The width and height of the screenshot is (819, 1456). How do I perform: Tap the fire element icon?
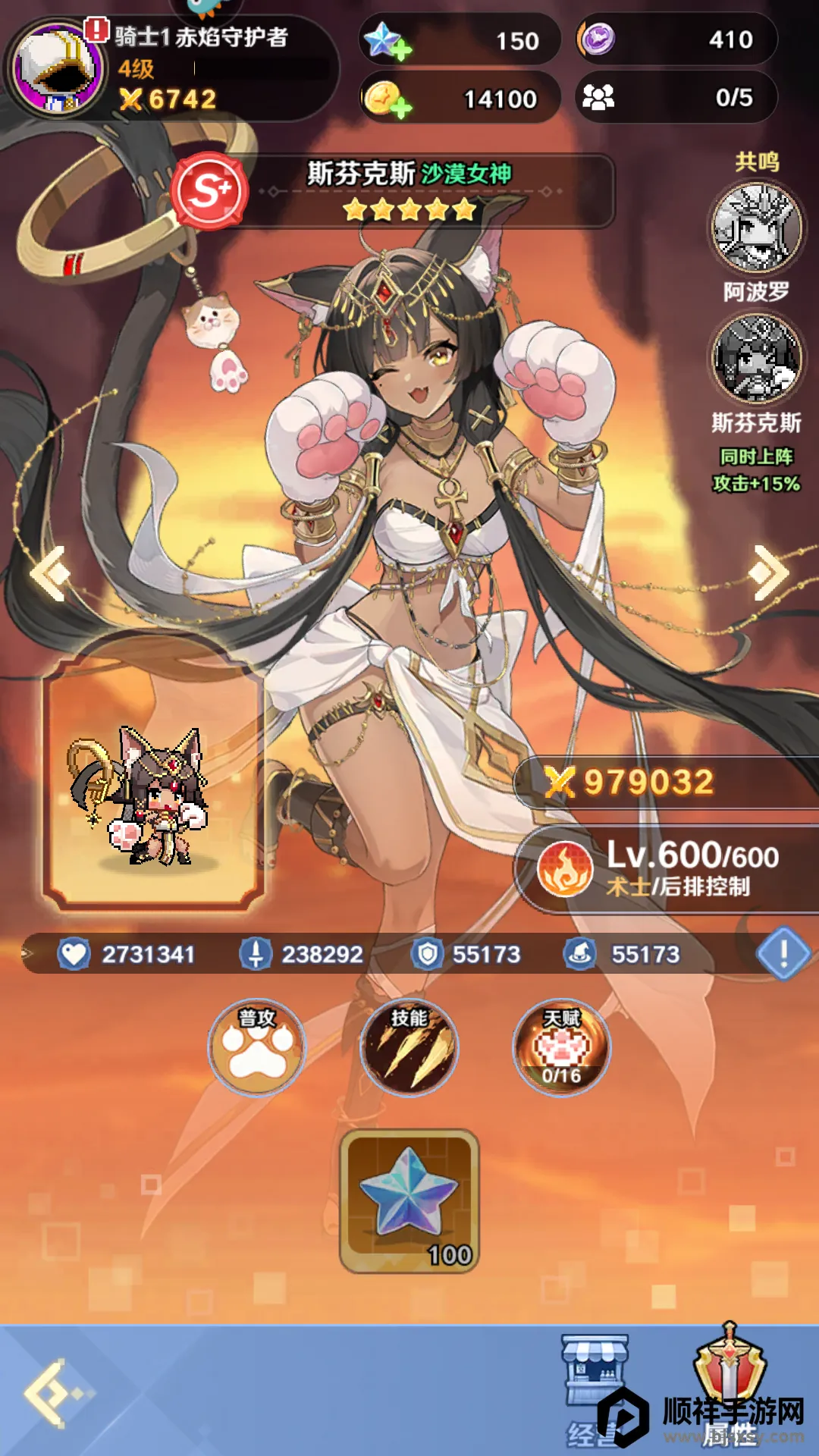[565, 869]
